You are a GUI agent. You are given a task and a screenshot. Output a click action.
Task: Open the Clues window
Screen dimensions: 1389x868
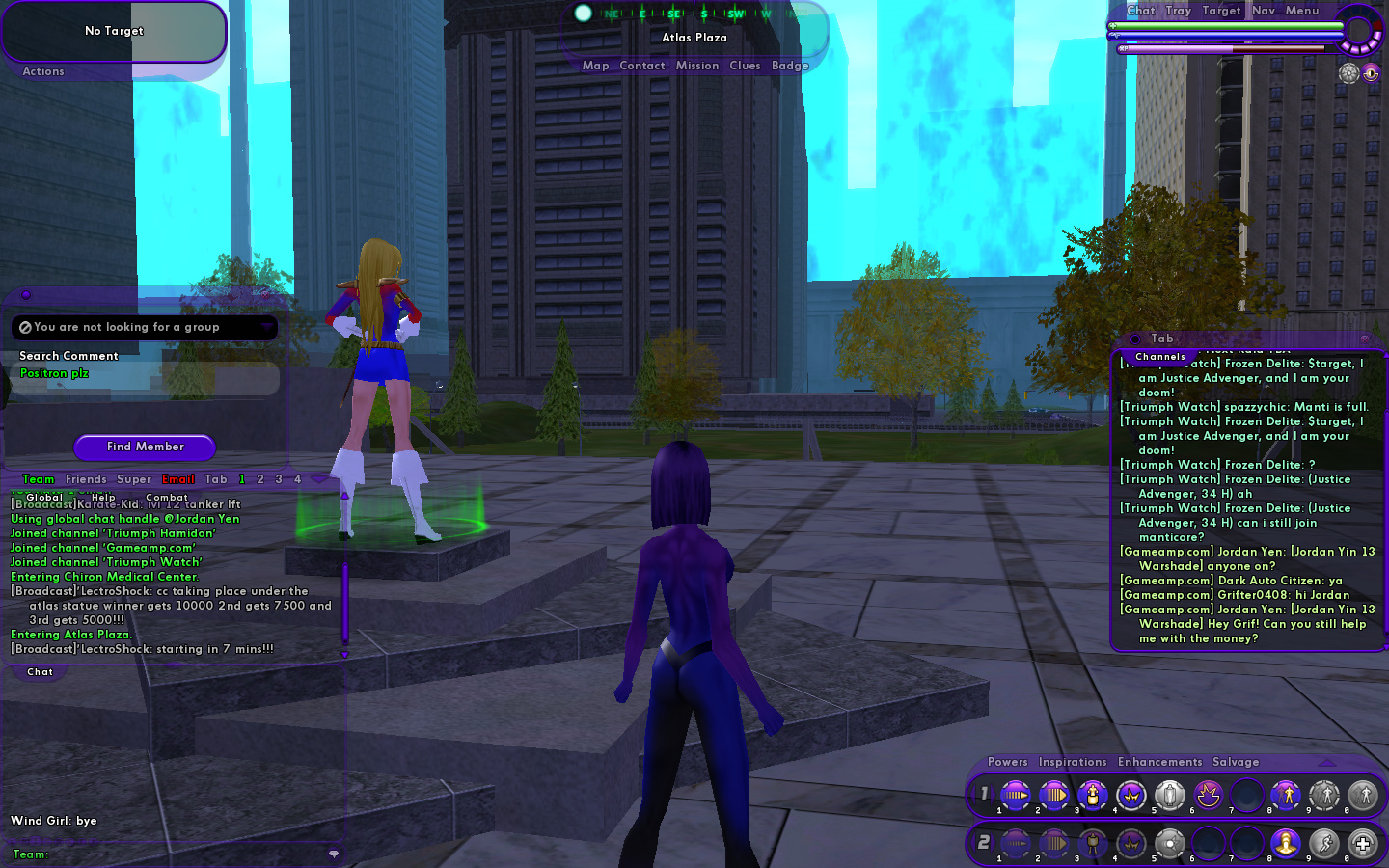tap(745, 66)
